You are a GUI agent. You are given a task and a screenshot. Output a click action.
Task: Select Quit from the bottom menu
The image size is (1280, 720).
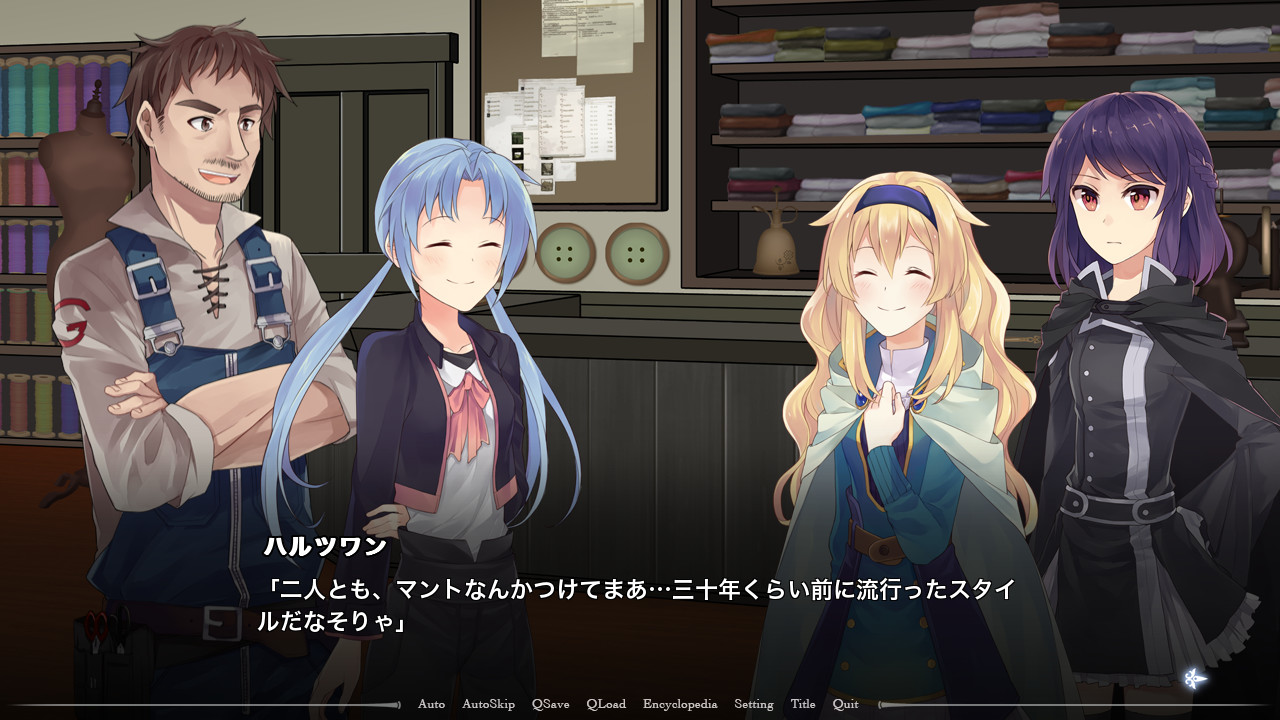click(x=843, y=704)
